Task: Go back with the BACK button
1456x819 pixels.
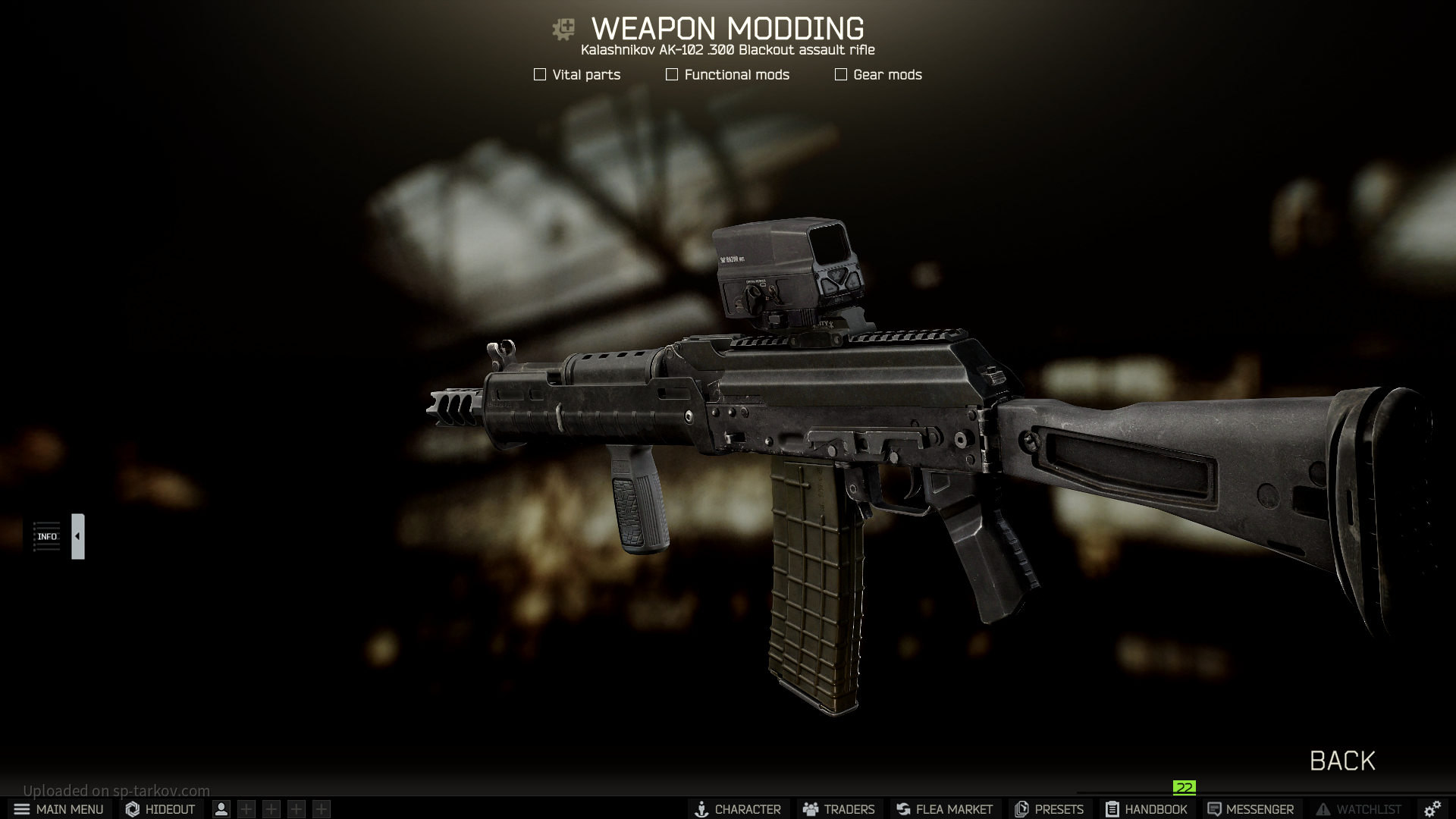Action: pos(1342,761)
